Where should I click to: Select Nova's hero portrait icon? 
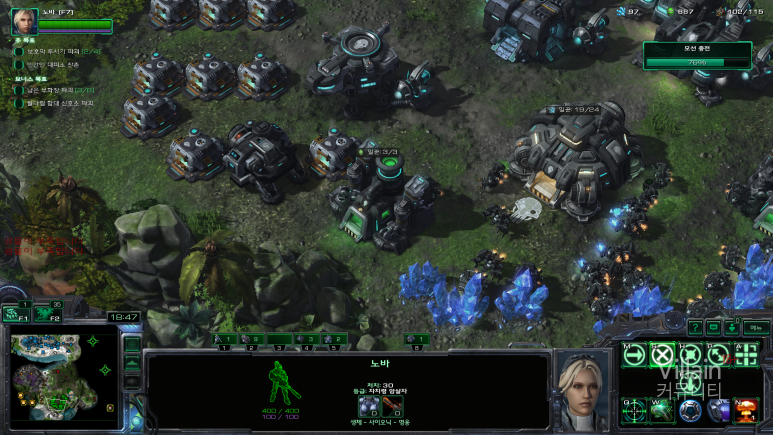coord(24,21)
